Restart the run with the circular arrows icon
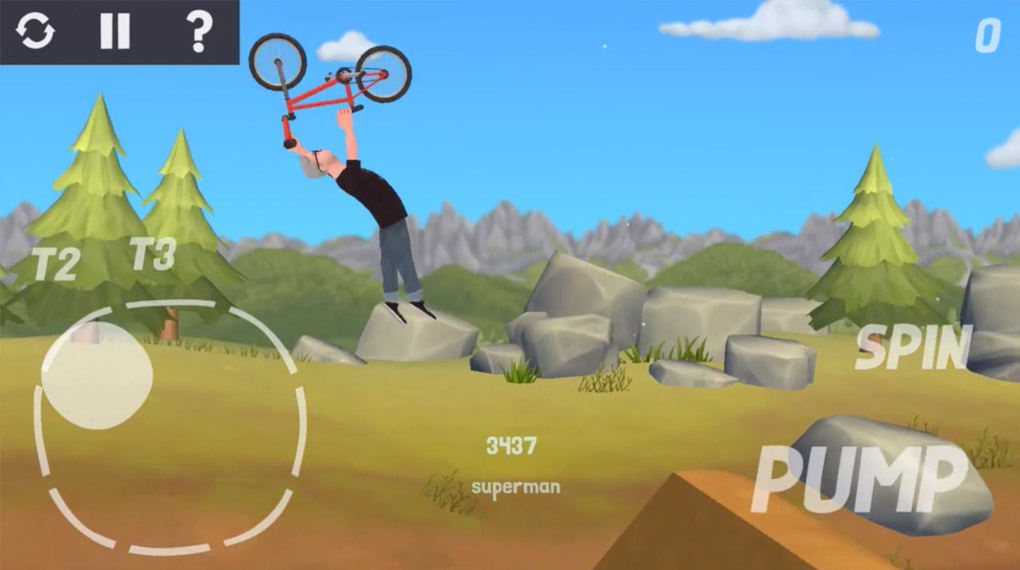This screenshot has height=570, width=1020. point(36,32)
